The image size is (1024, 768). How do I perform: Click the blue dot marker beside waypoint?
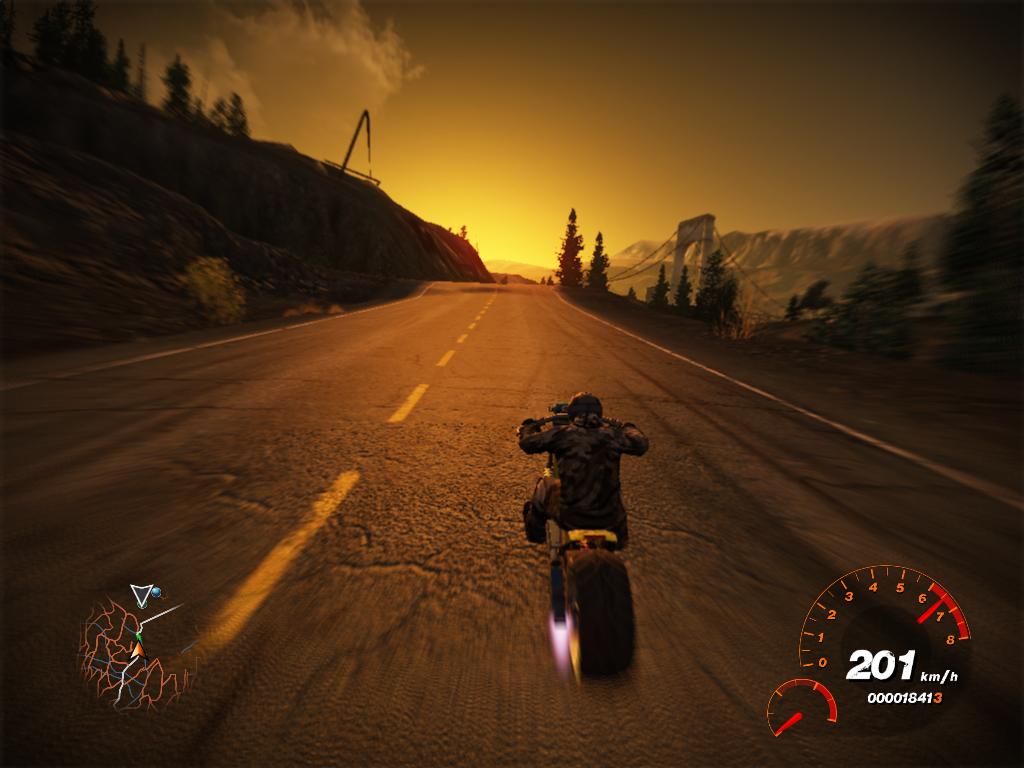(x=156, y=593)
